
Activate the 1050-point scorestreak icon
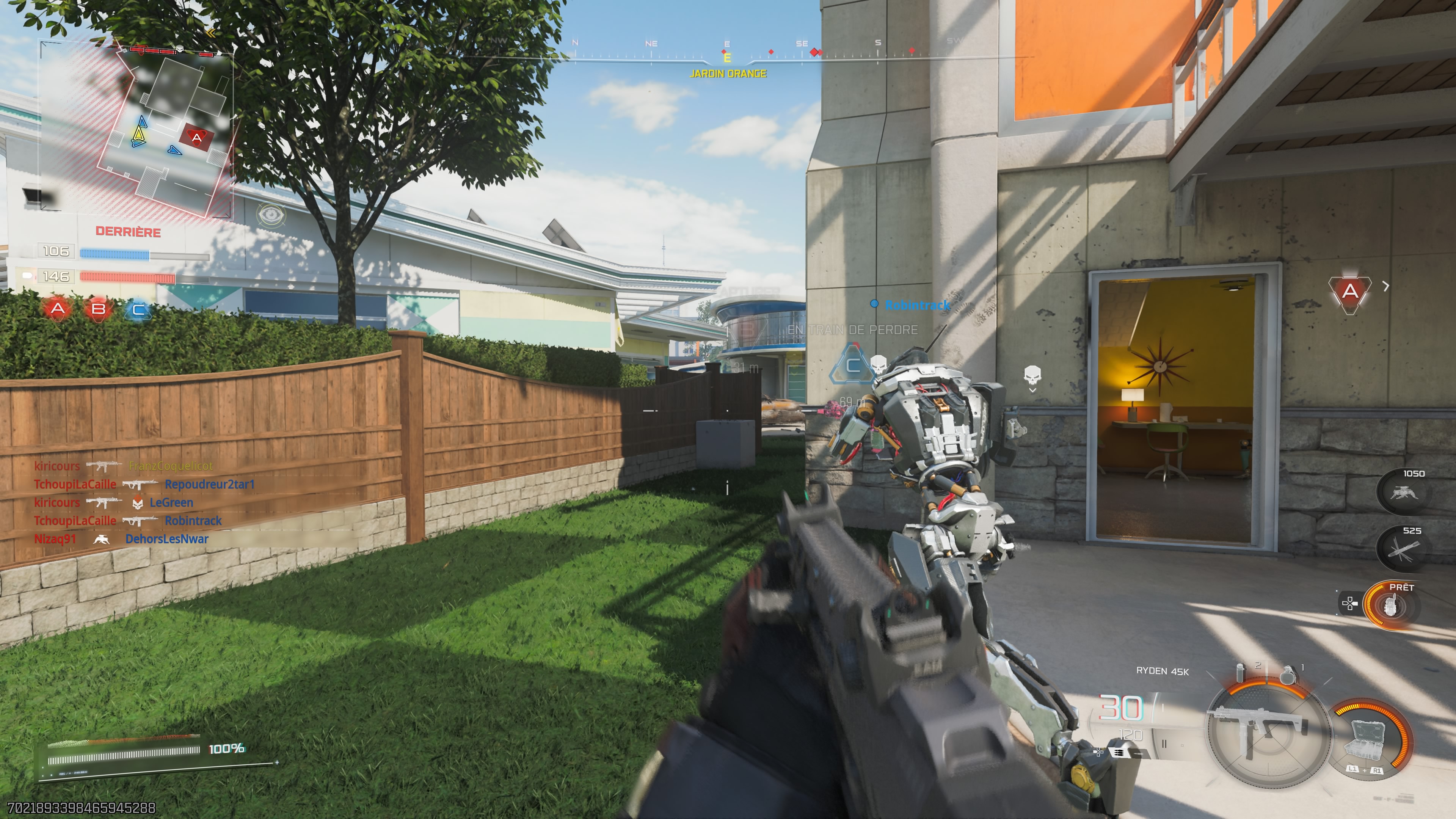pyautogui.click(x=1404, y=492)
